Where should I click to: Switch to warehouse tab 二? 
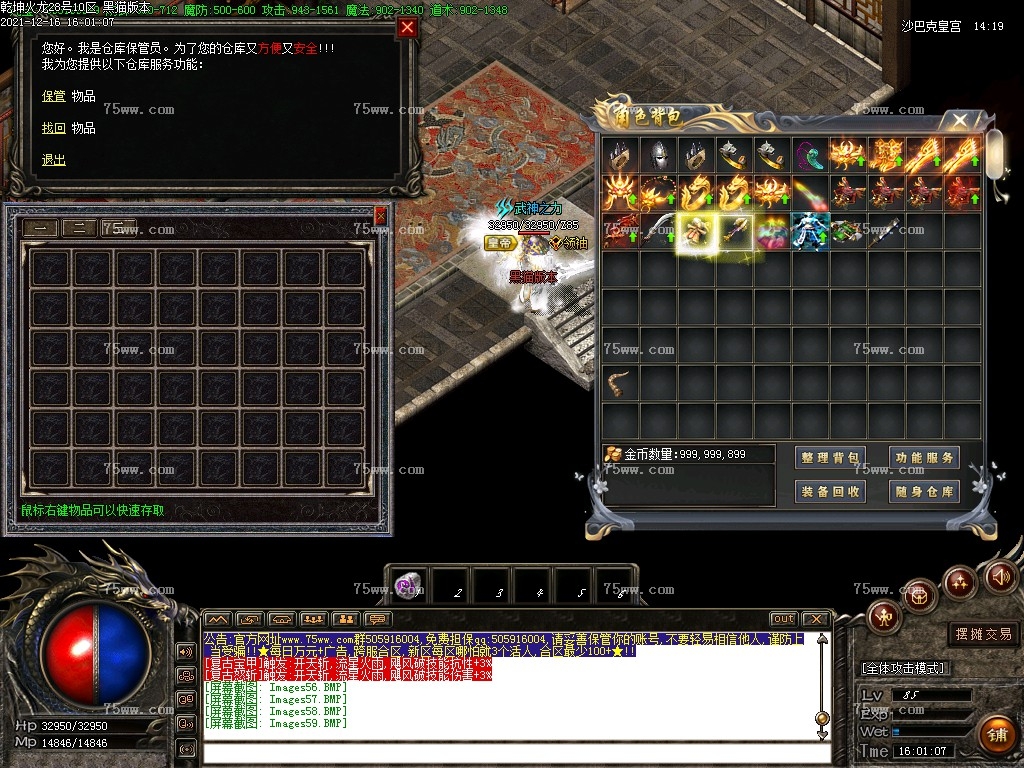pos(79,227)
